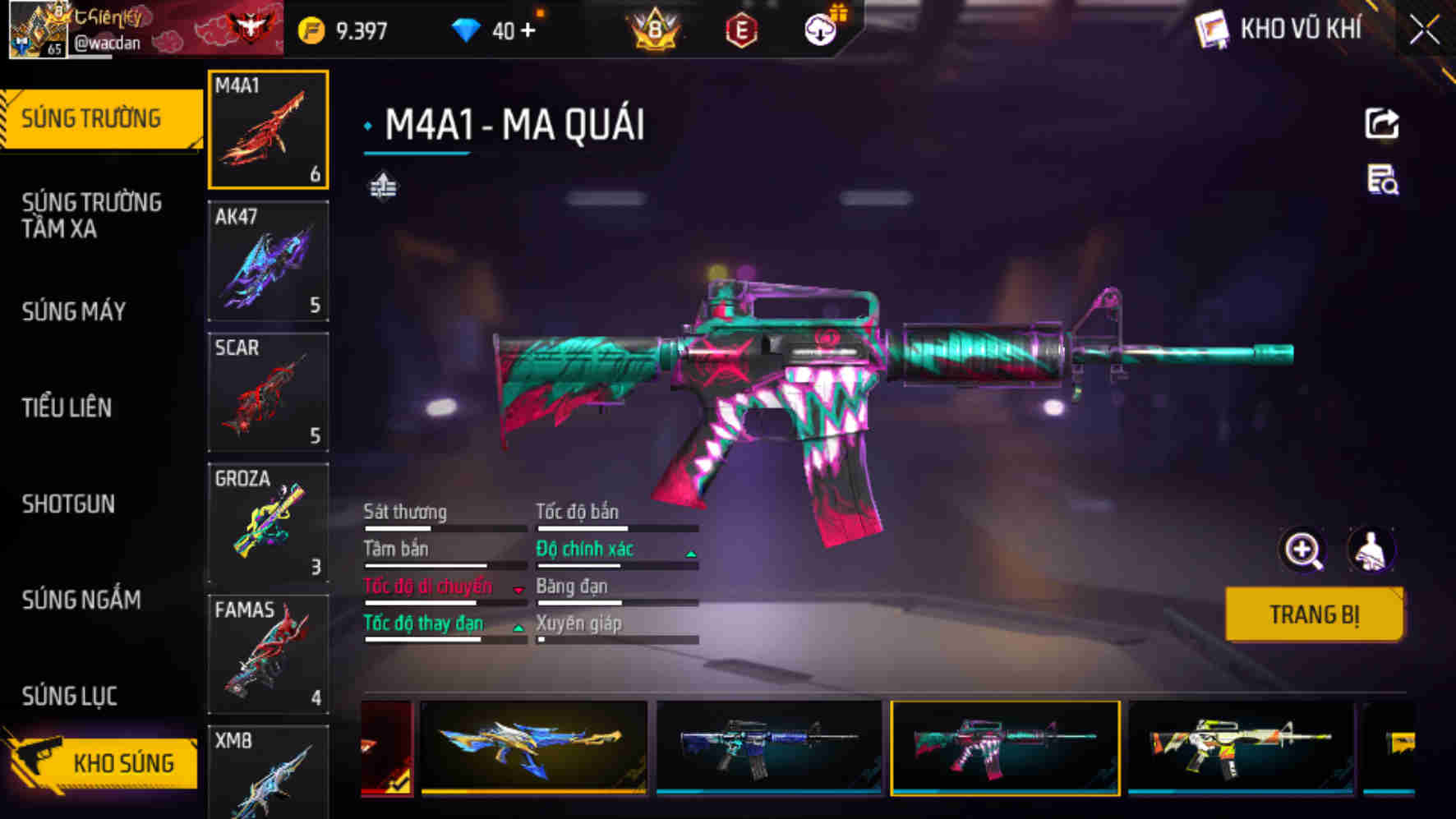Select the GROZA weapon tile

pos(268,522)
